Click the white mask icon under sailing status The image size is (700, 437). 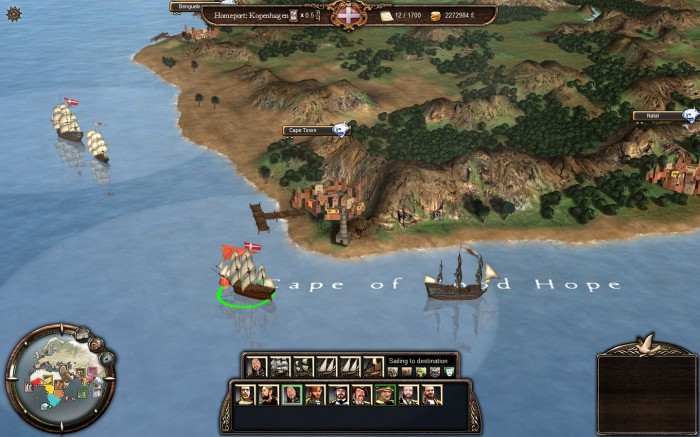click(x=449, y=372)
